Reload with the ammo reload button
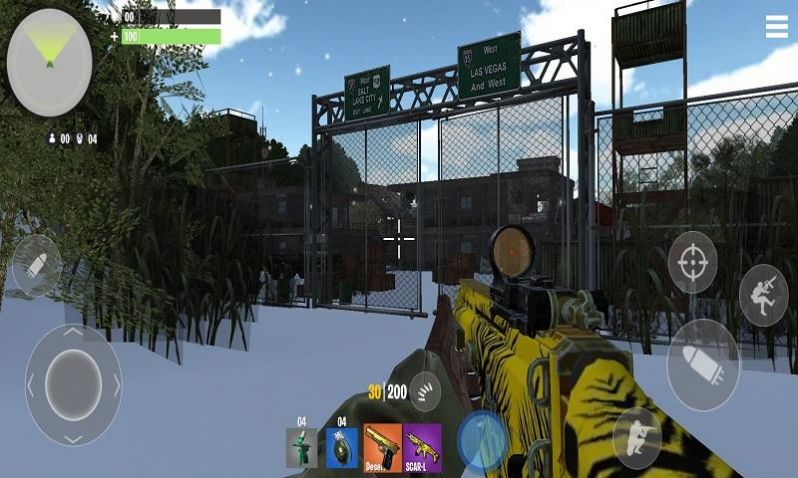 [x=425, y=391]
